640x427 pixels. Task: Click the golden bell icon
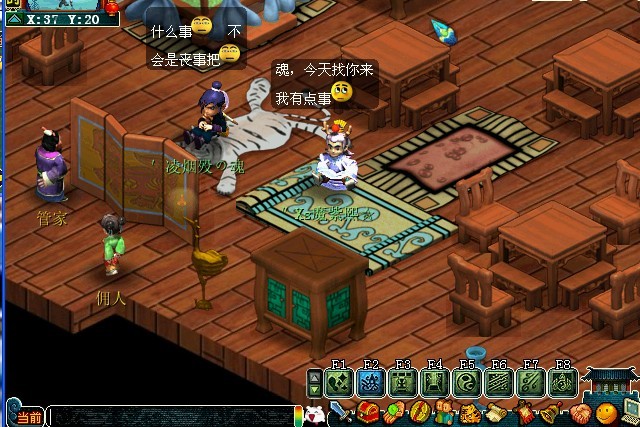(549, 413)
